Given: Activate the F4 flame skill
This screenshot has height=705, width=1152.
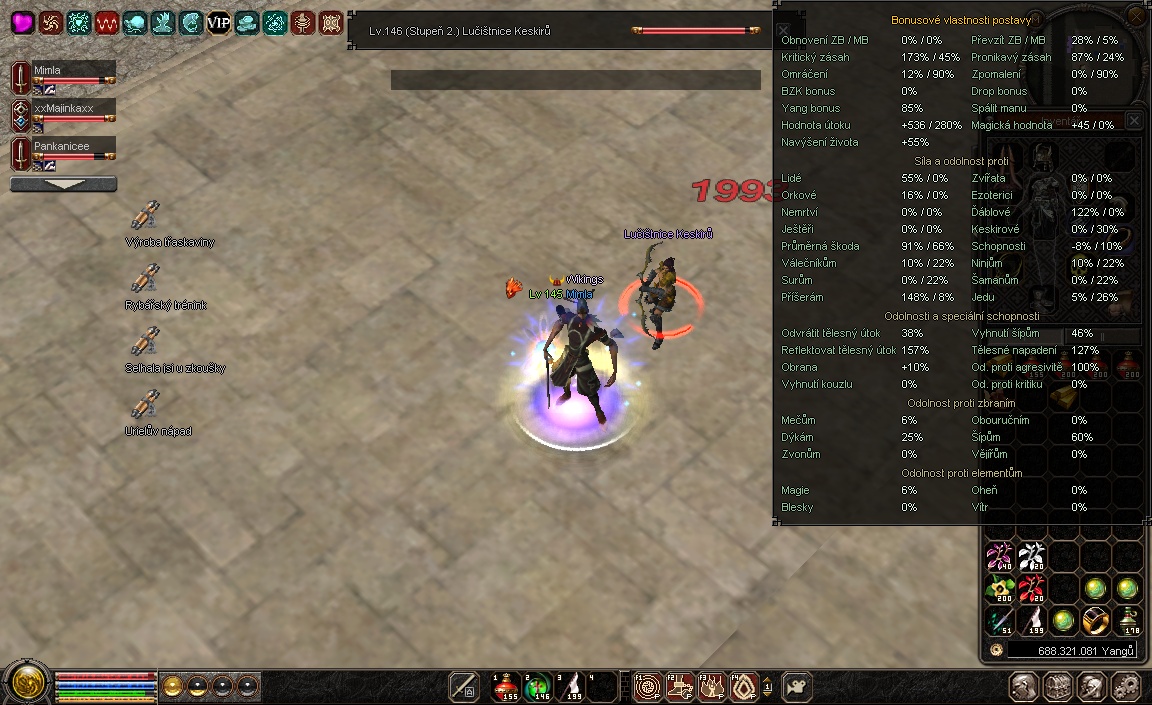Looking at the screenshot, I should [x=744, y=686].
